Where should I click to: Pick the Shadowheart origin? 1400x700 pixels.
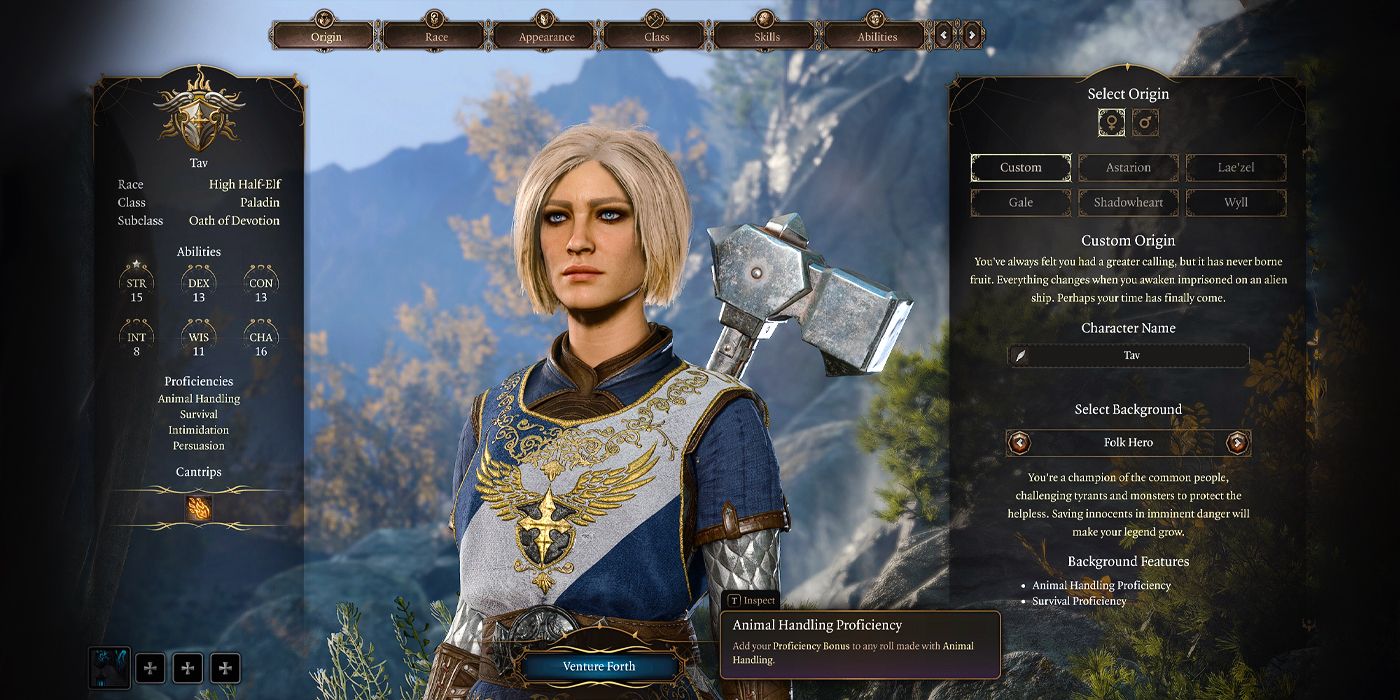click(1128, 202)
